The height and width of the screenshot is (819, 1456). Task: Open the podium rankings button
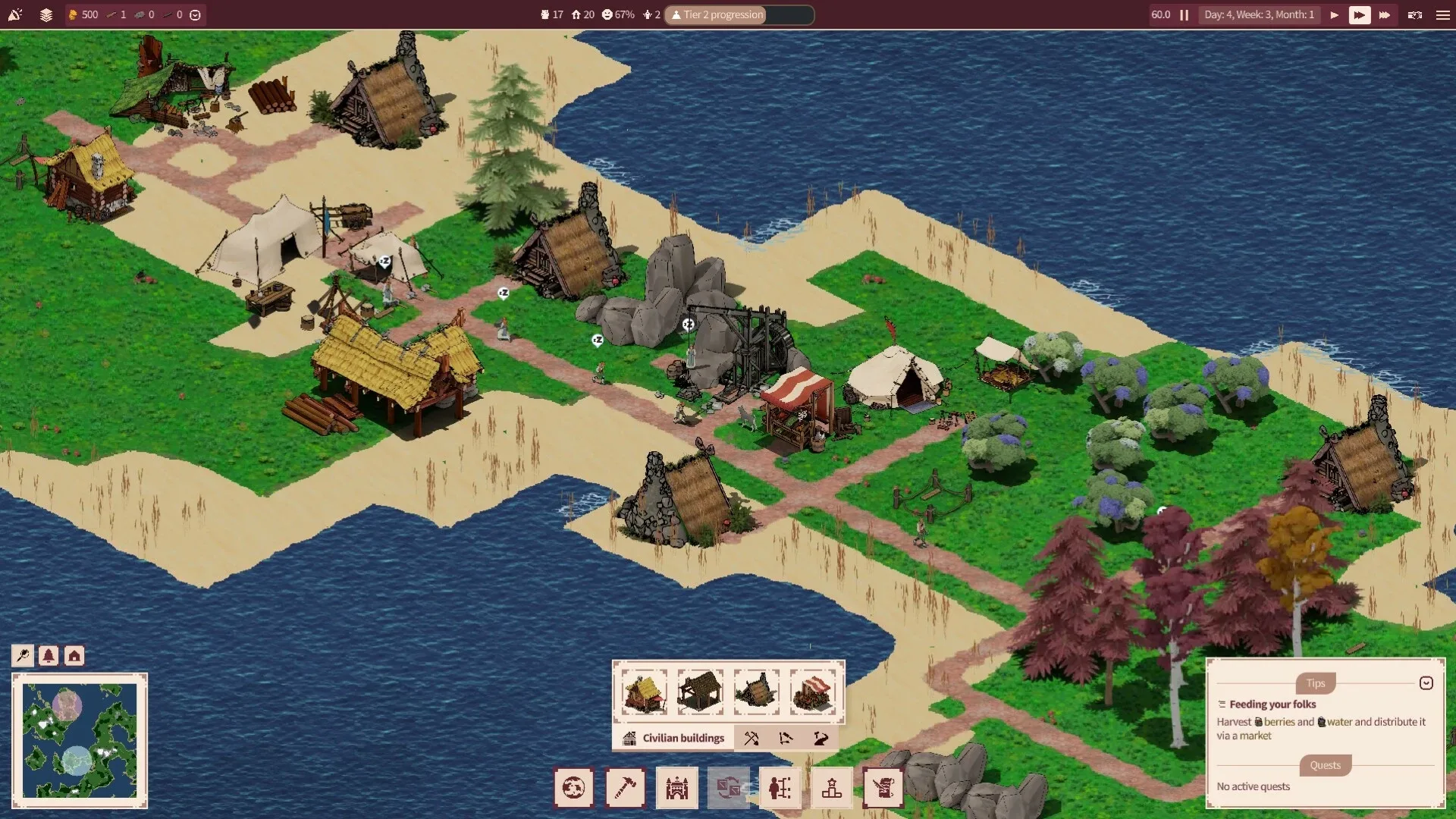[x=832, y=788]
